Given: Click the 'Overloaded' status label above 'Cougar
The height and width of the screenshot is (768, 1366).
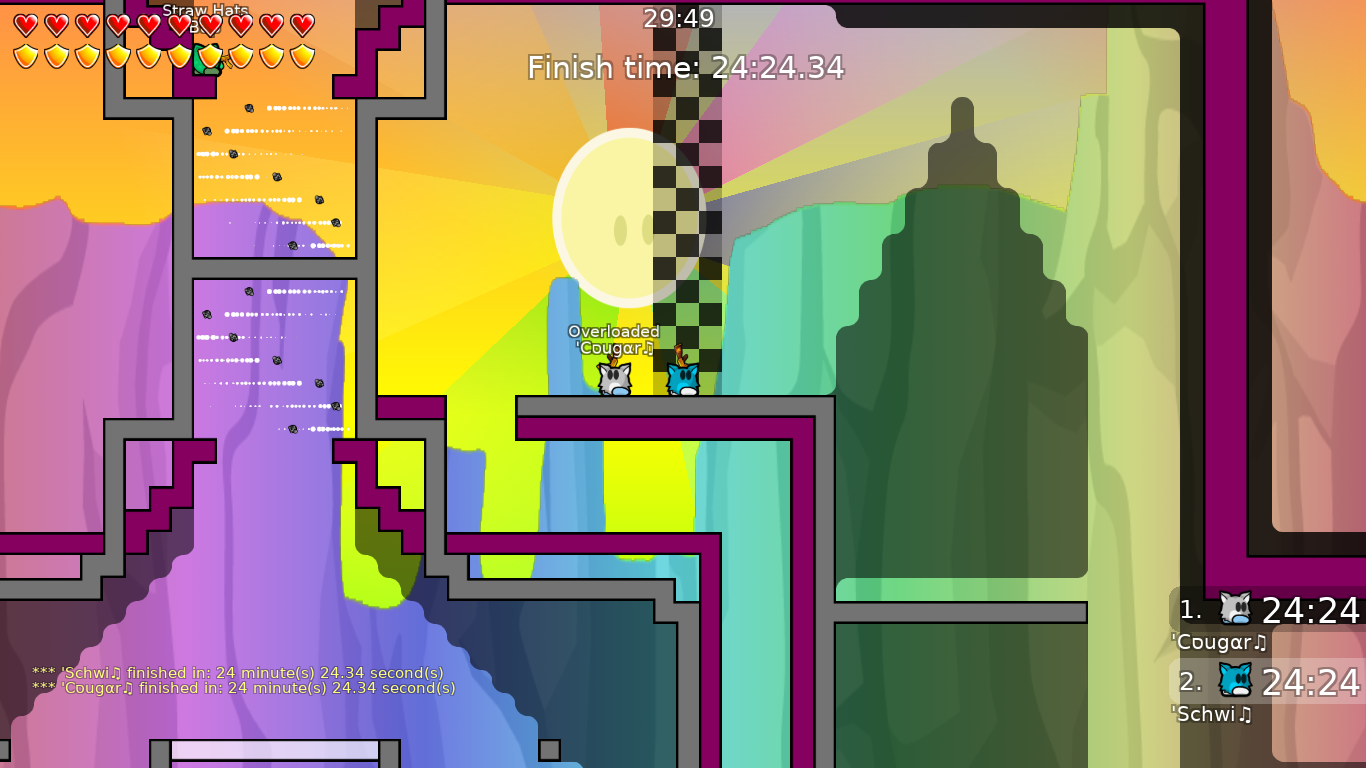Looking at the screenshot, I should (x=614, y=330).
